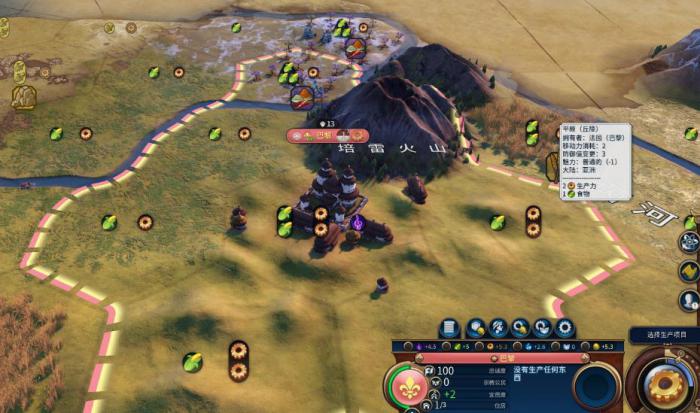The width and height of the screenshot is (700, 413).
Task: Open the city details notepad icon
Action: point(449,328)
